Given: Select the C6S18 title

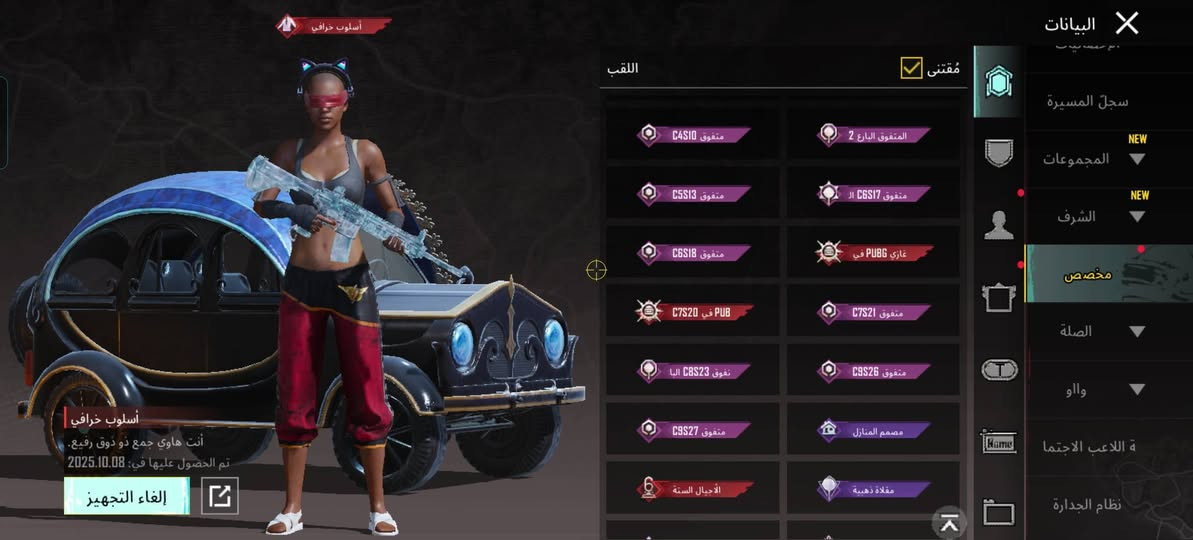Looking at the screenshot, I should click(694, 252).
